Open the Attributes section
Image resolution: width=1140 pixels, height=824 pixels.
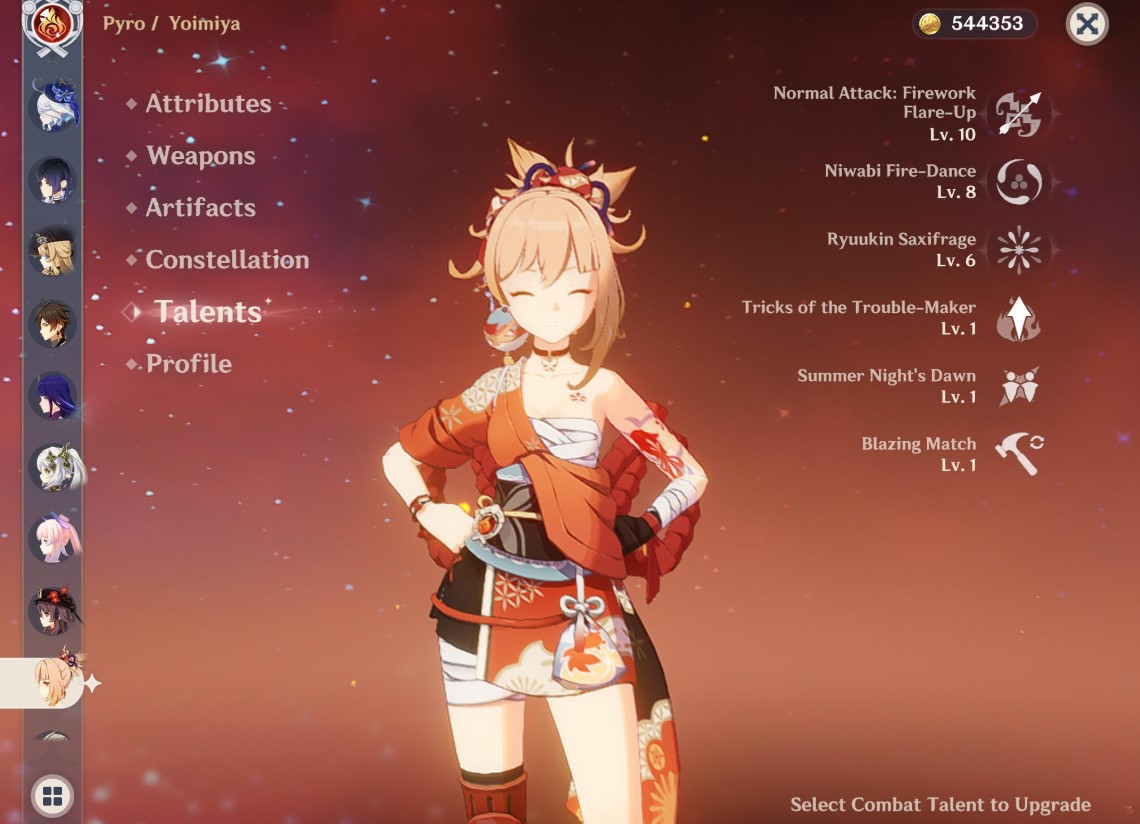coord(208,104)
